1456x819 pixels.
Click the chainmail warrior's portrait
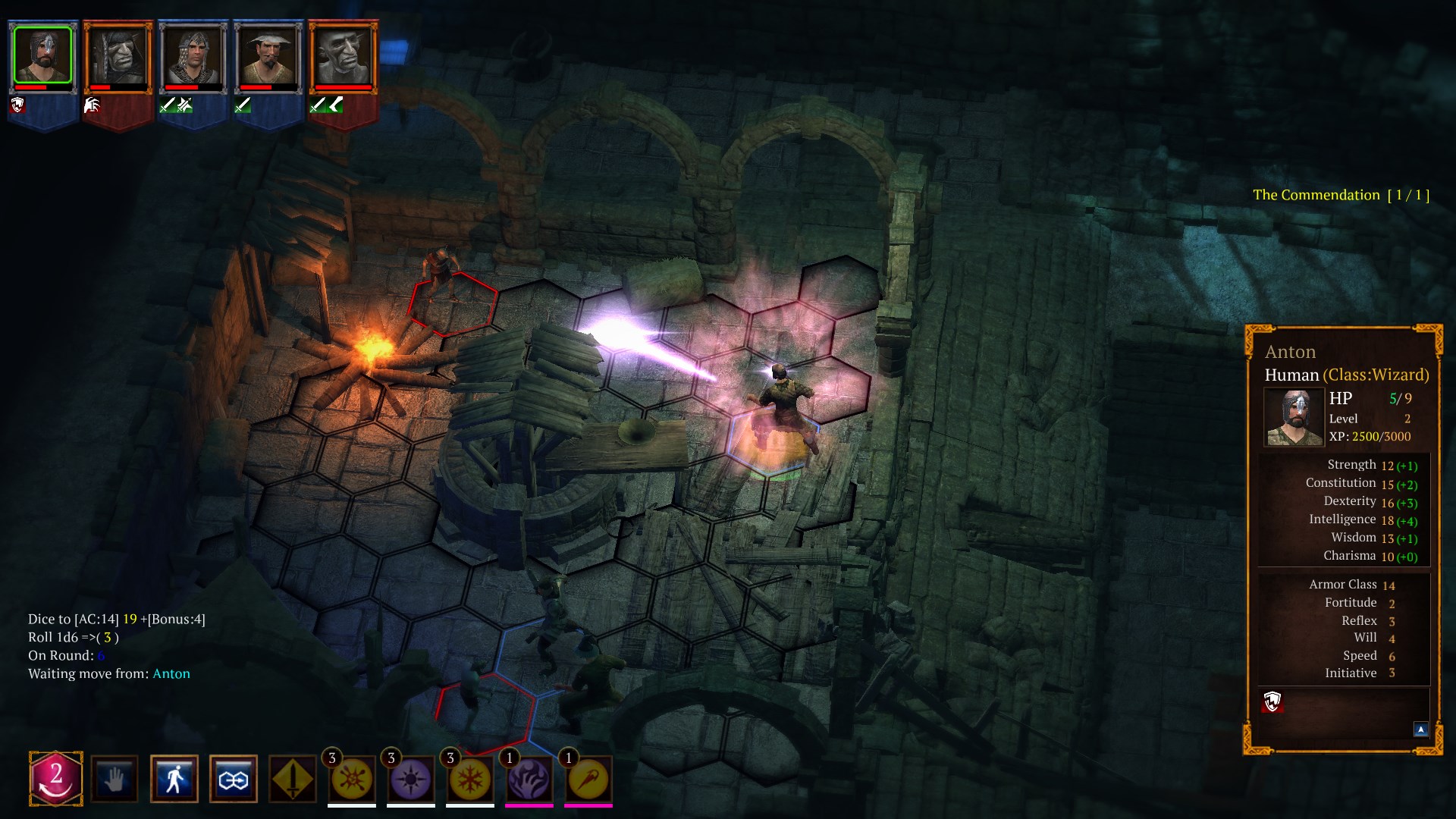193,55
